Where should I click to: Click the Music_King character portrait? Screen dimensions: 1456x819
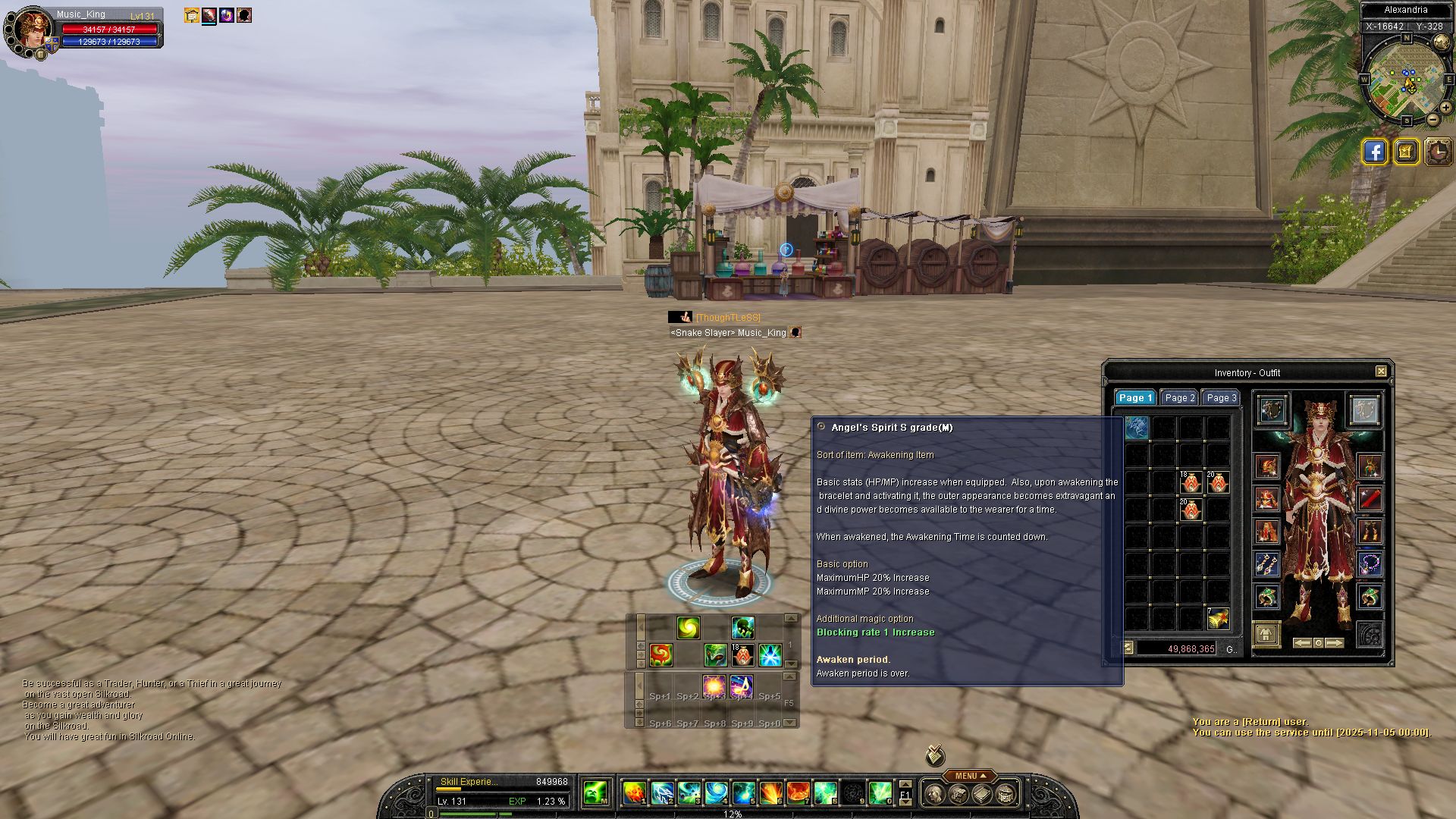click(x=33, y=29)
